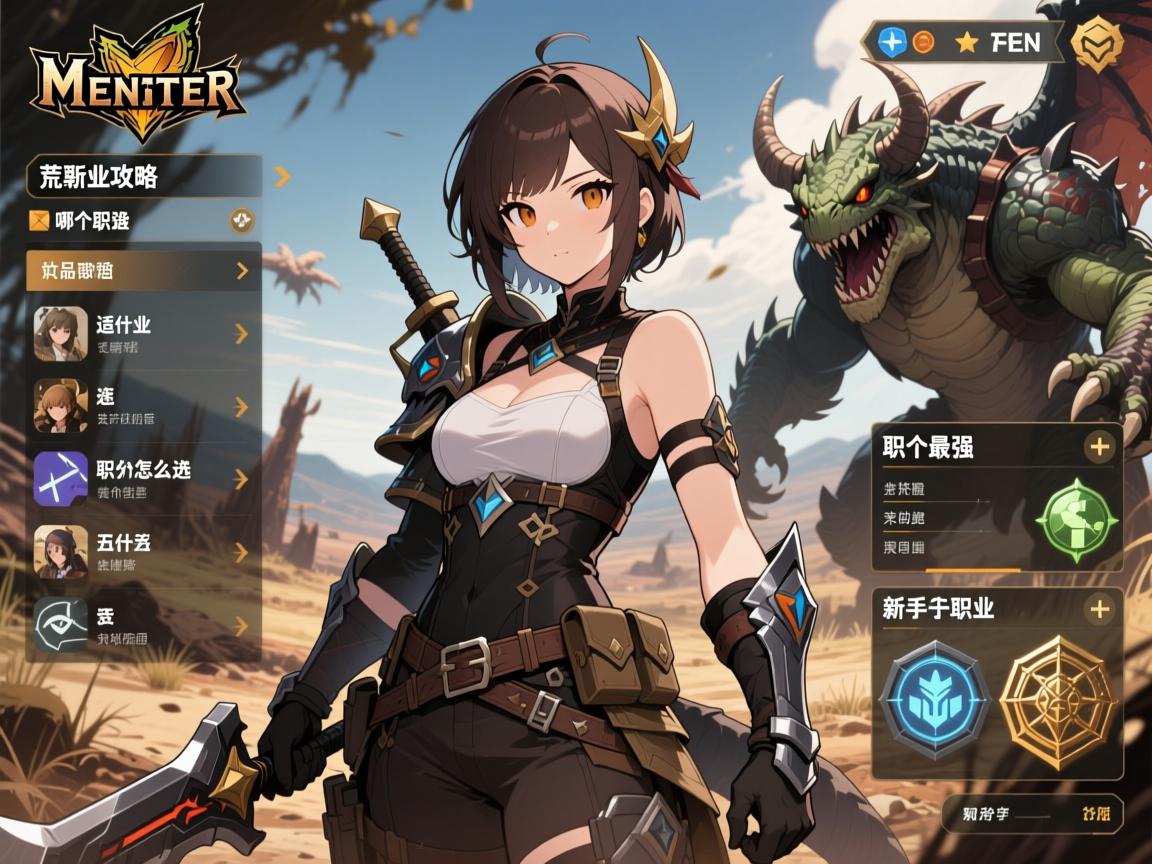Click the round badge beside 哪个职逰
Image resolution: width=1152 pixels, height=864 pixels.
coord(242,220)
